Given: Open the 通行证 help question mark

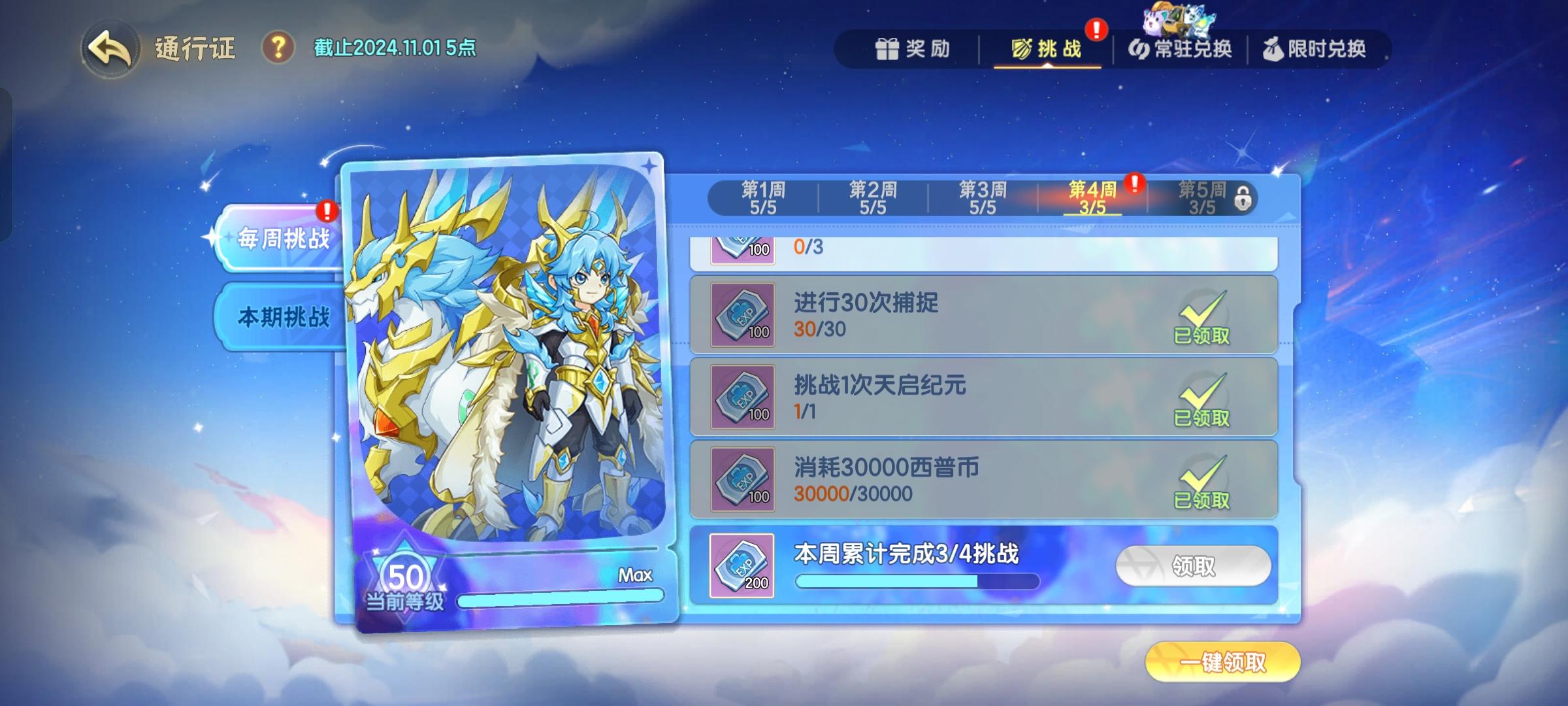Looking at the screenshot, I should tap(278, 46).
